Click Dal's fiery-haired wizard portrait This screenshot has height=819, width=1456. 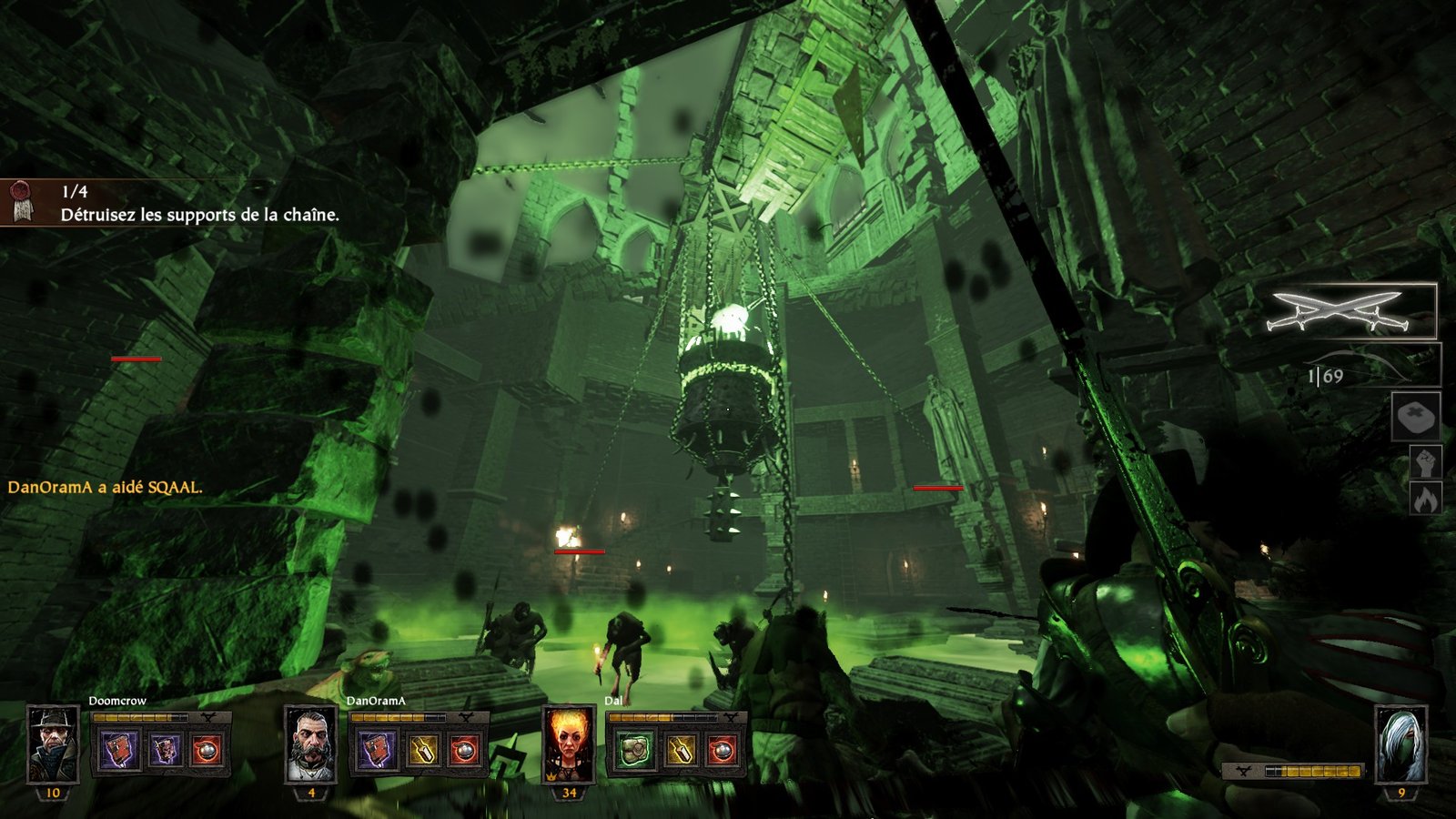pos(569,744)
